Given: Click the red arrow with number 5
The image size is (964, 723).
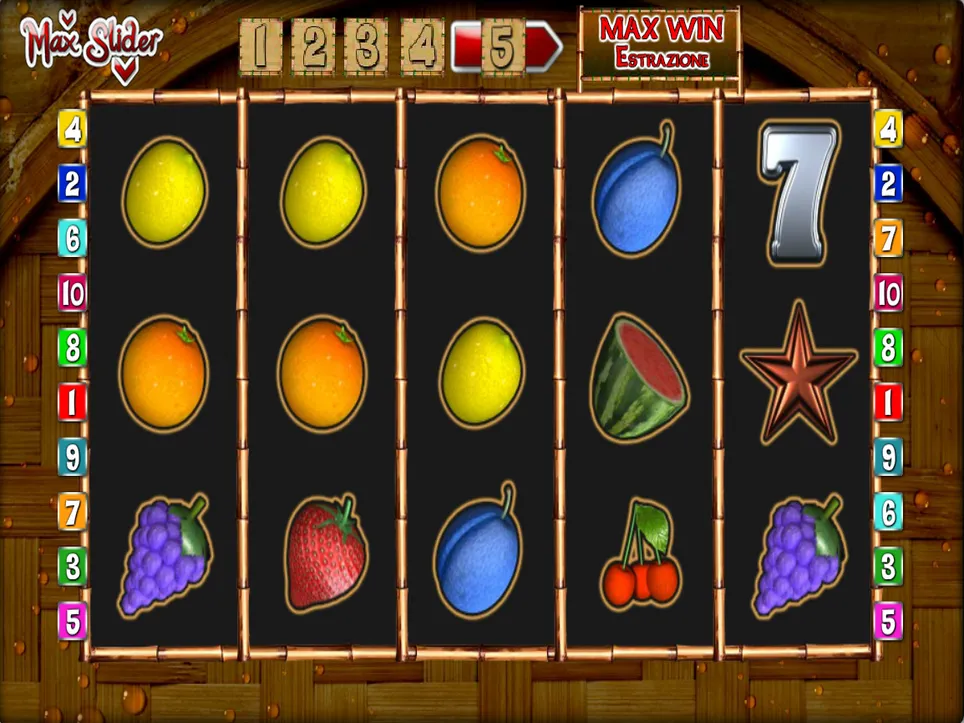Looking at the screenshot, I should (505, 47).
